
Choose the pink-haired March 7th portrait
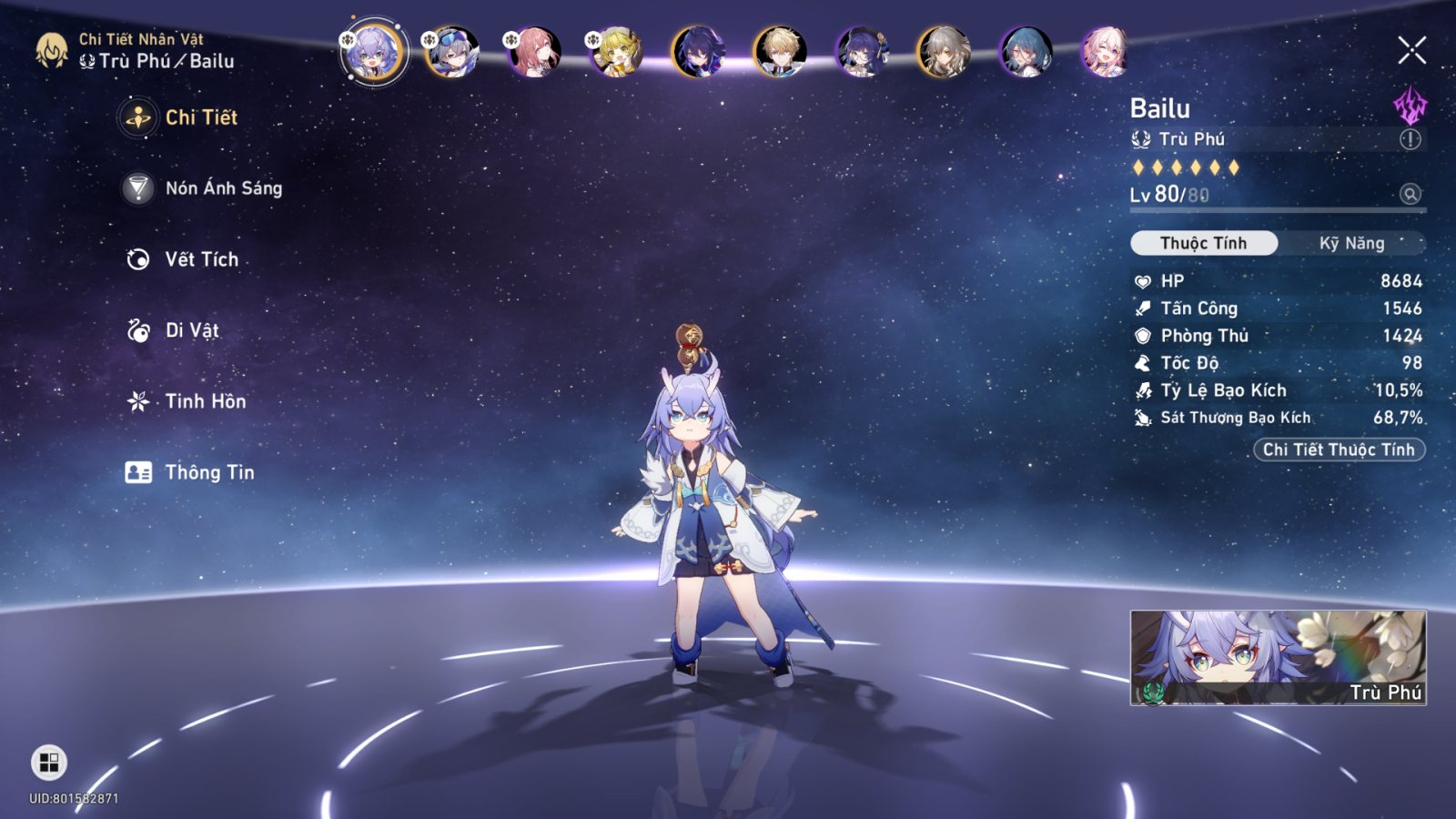[1105, 52]
